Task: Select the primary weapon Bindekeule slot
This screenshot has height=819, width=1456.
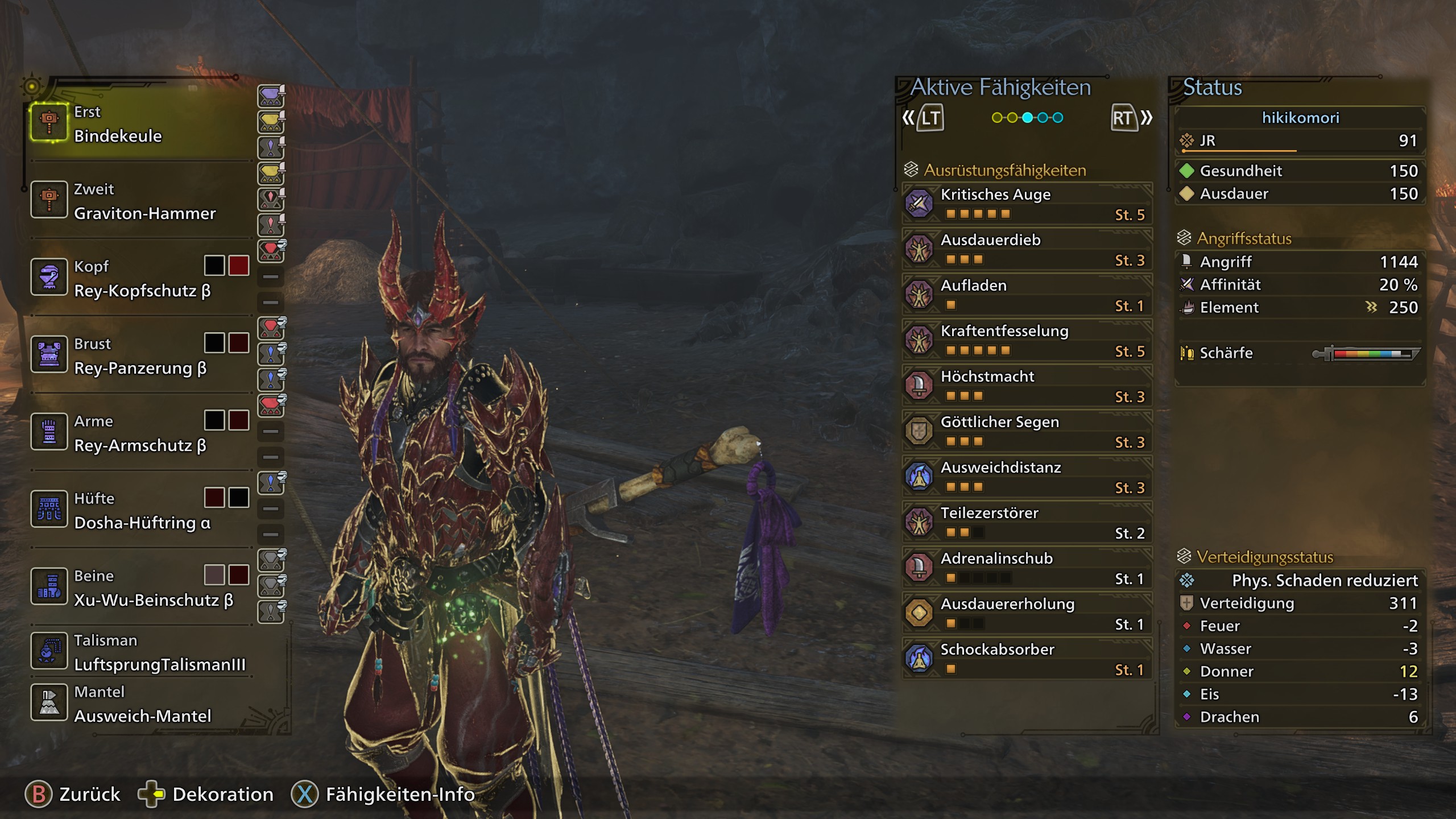Action: coord(139,123)
